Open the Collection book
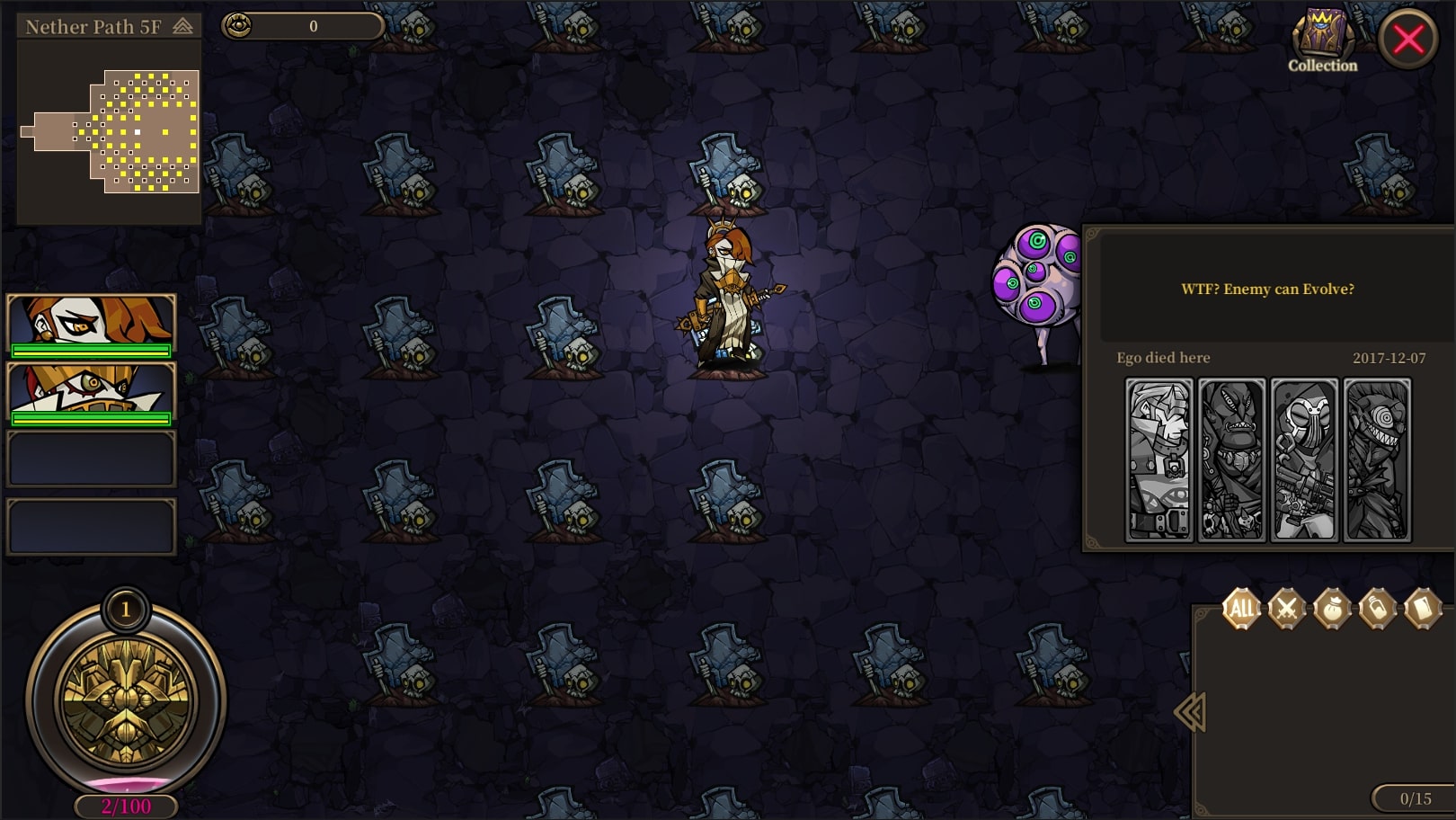The image size is (1456, 820). click(x=1321, y=41)
